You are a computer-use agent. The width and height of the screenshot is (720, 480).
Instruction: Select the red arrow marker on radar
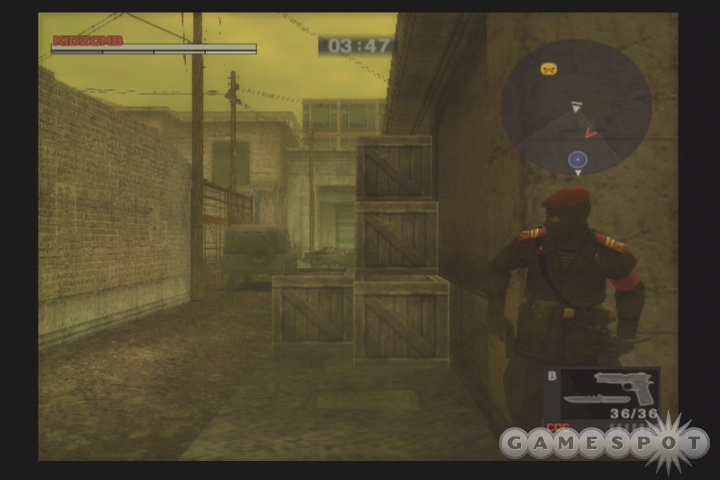pos(591,132)
